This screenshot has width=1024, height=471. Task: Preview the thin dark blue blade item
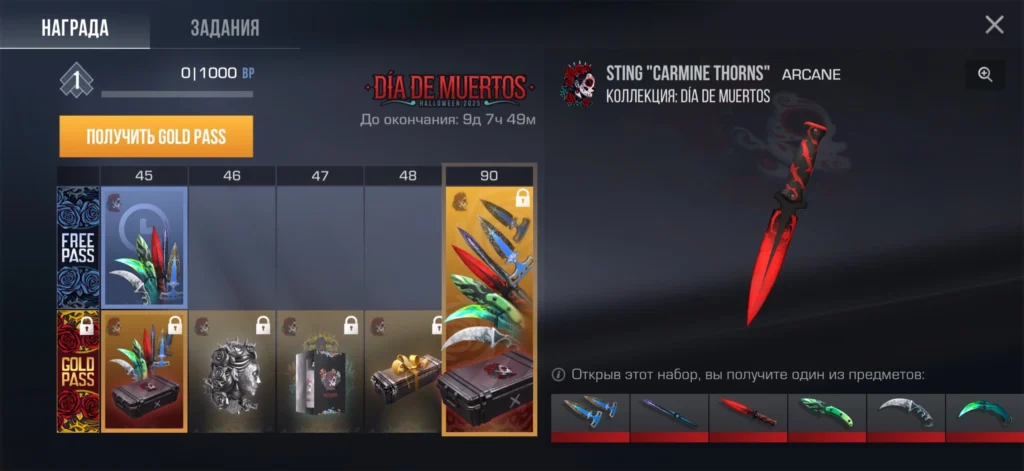tap(669, 413)
